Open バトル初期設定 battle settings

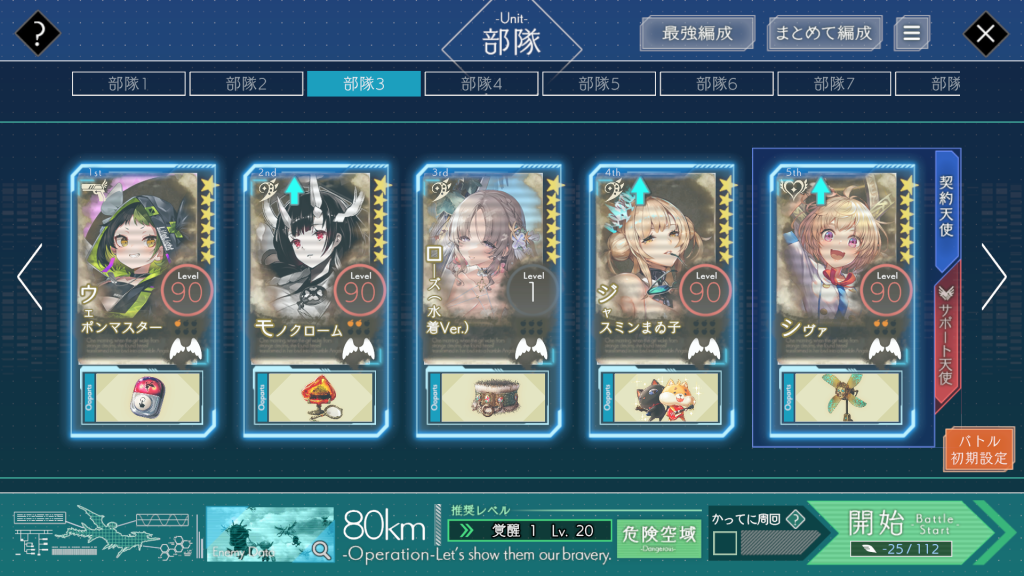[979, 450]
